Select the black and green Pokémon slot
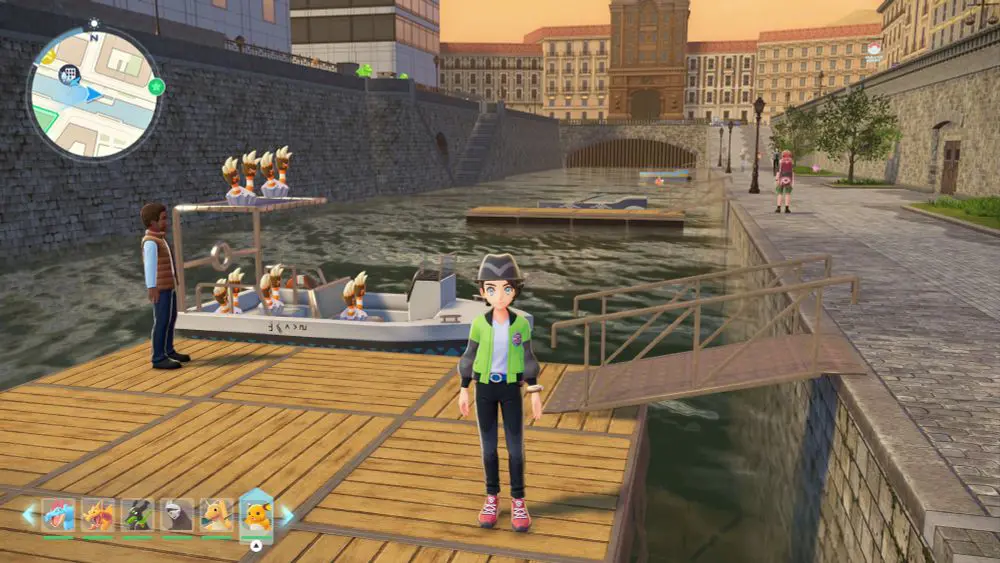The width and height of the screenshot is (1000, 563). coord(137,515)
